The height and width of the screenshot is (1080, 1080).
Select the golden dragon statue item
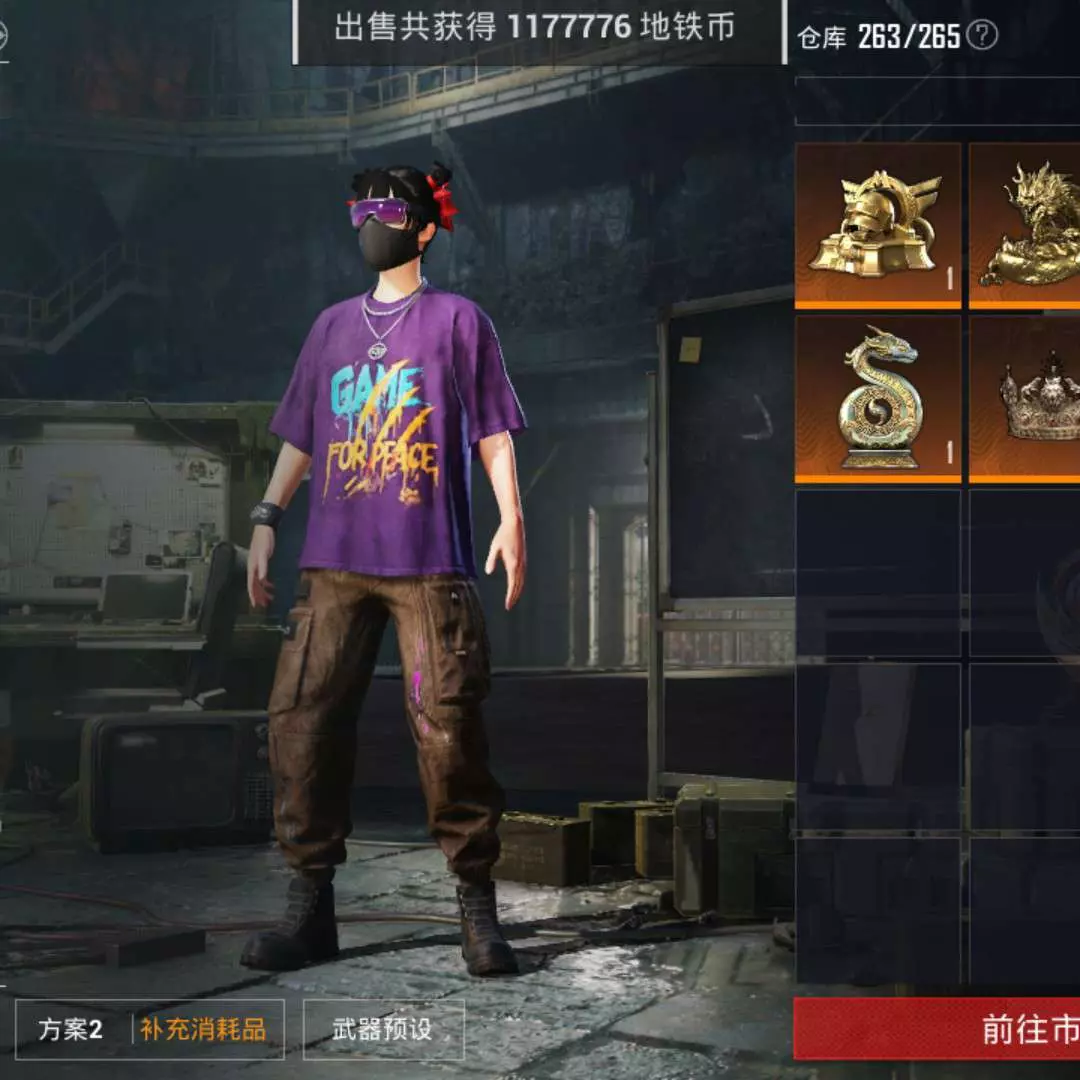pos(1026,225)
